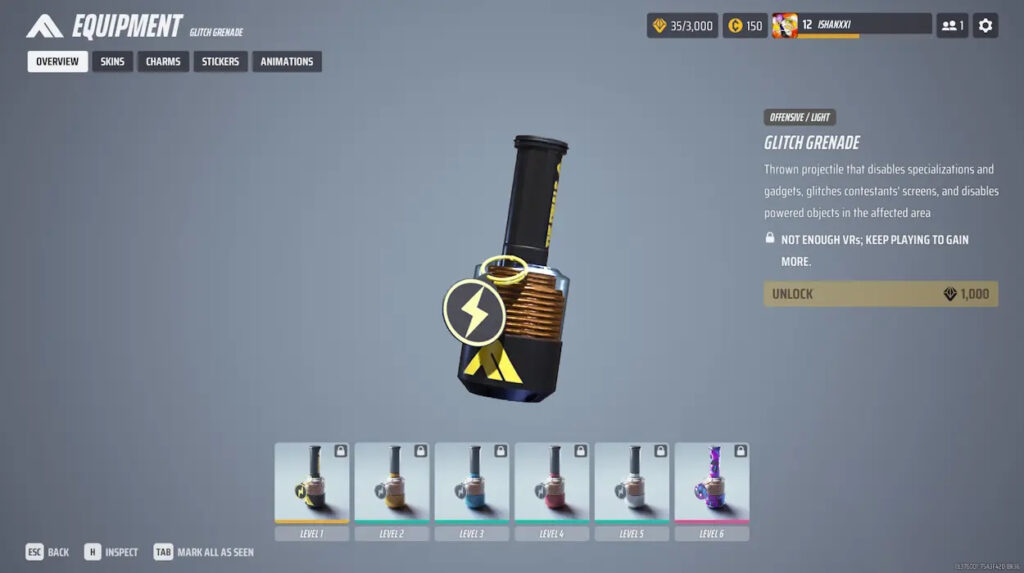Unlock the Glitch Grenade for 1,000 VRs
1024x573 pixels.
880,294
